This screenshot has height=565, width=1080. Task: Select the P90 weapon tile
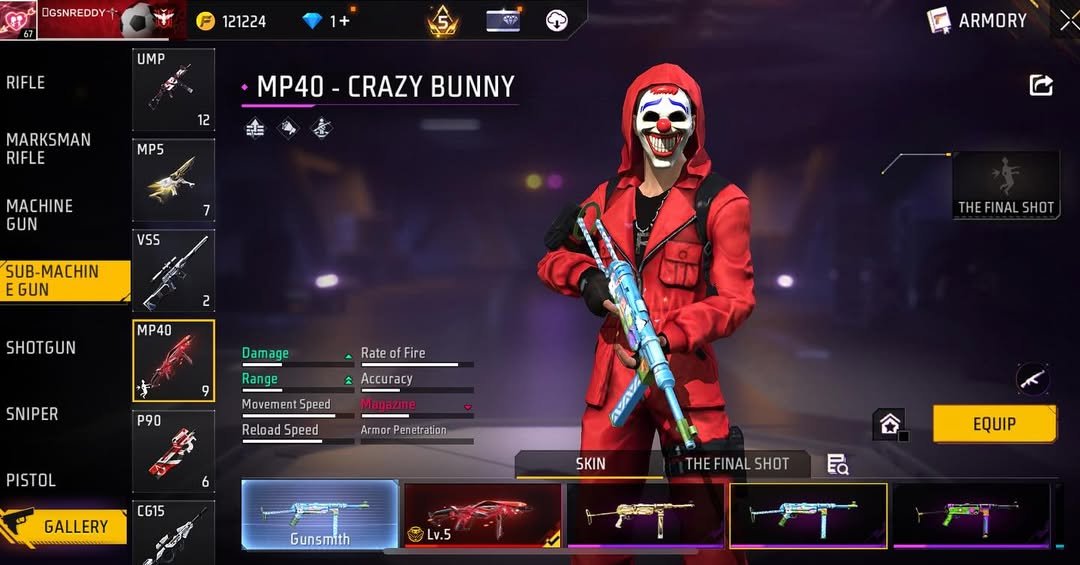coord(173,451)
